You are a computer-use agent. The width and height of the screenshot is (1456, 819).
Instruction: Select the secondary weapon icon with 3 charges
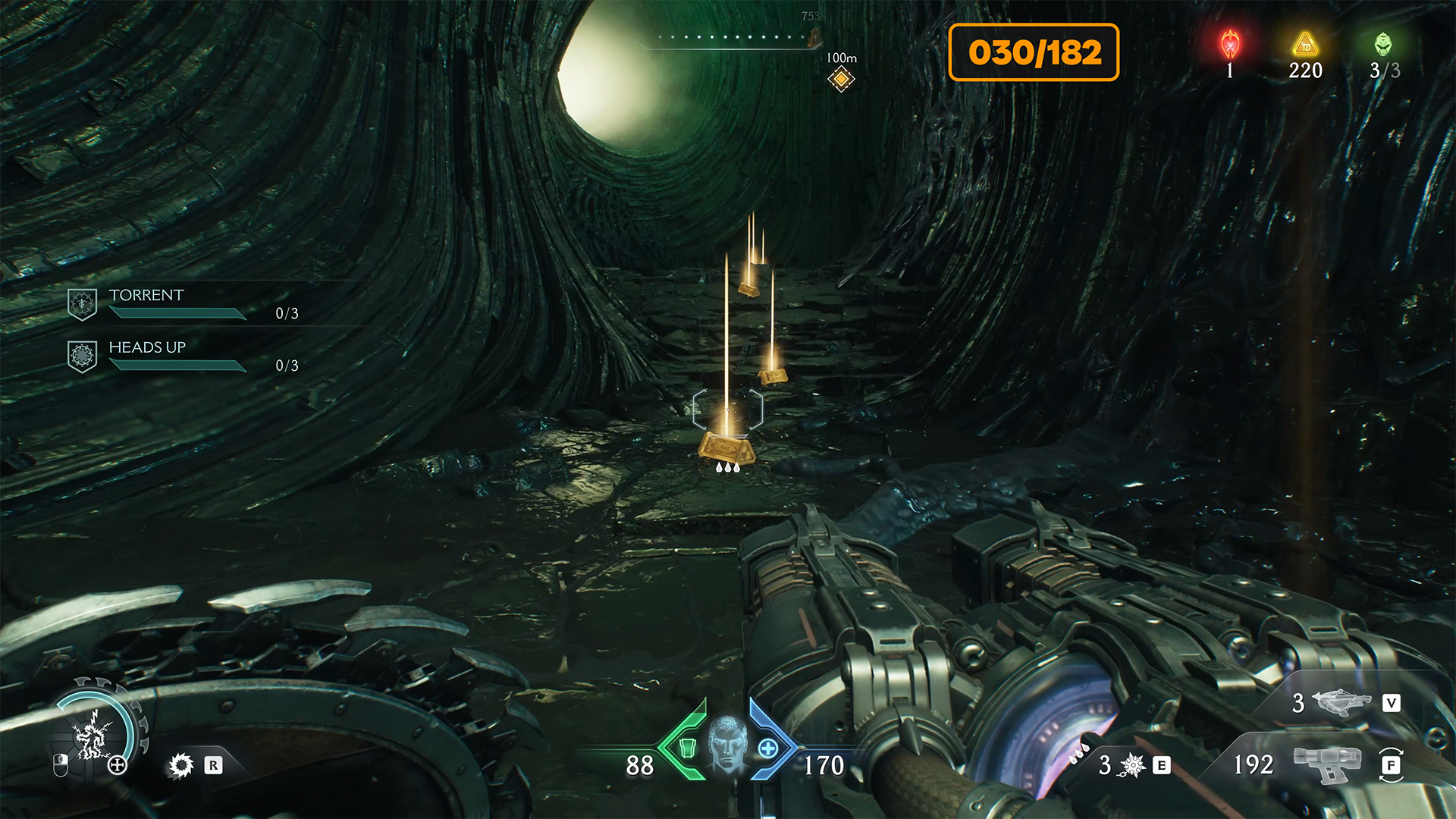coord(1341,702)
